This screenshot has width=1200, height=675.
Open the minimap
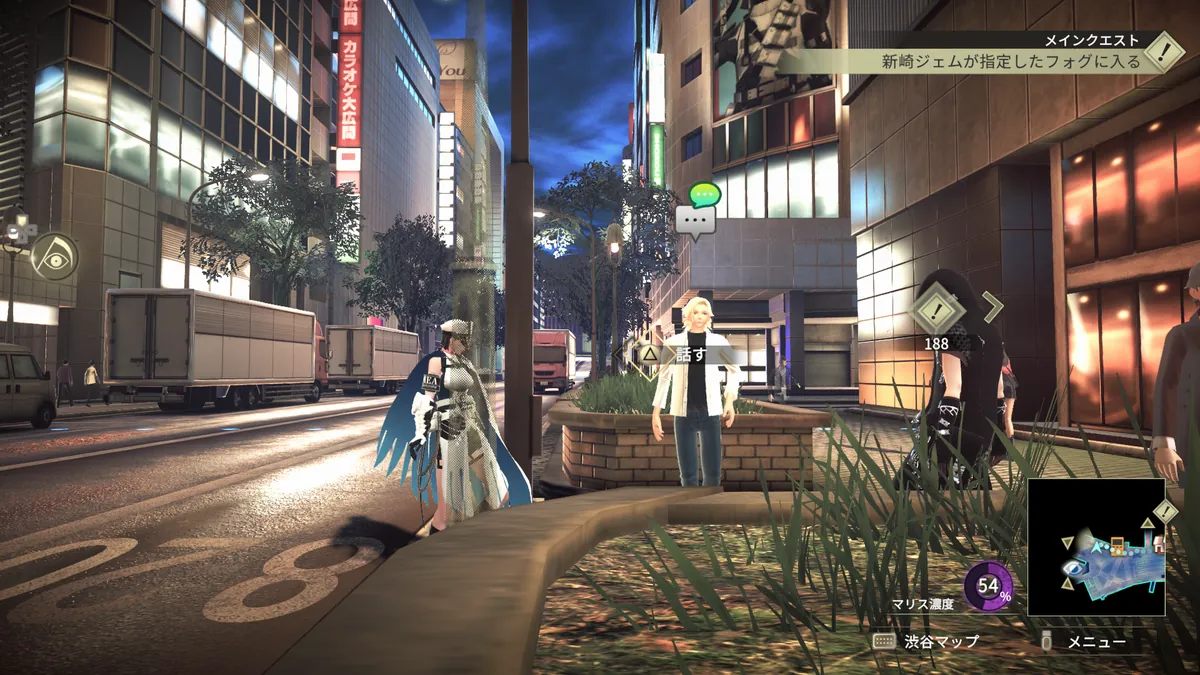click(x=1096, y=546)
